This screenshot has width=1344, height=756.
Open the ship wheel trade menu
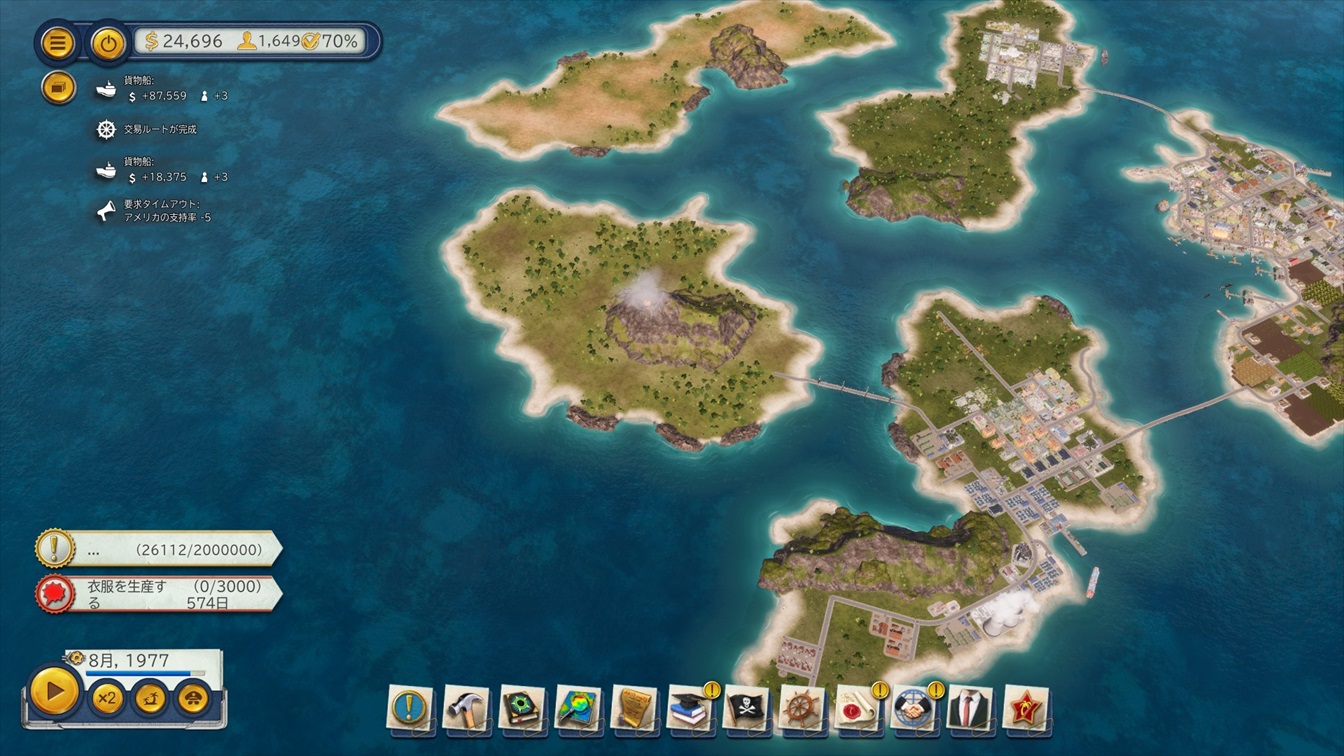(802, 707)
